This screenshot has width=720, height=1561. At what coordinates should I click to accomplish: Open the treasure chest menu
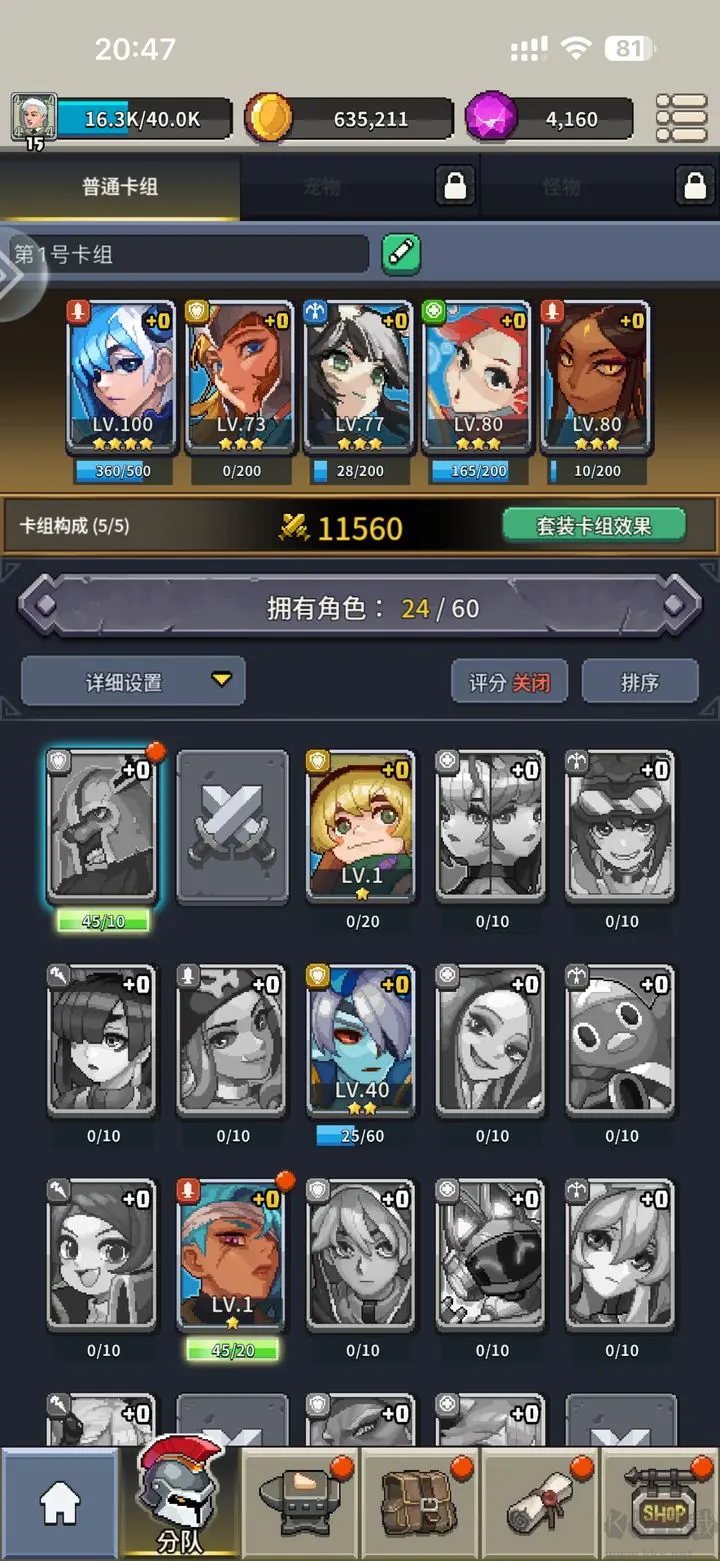point(420,1504)
